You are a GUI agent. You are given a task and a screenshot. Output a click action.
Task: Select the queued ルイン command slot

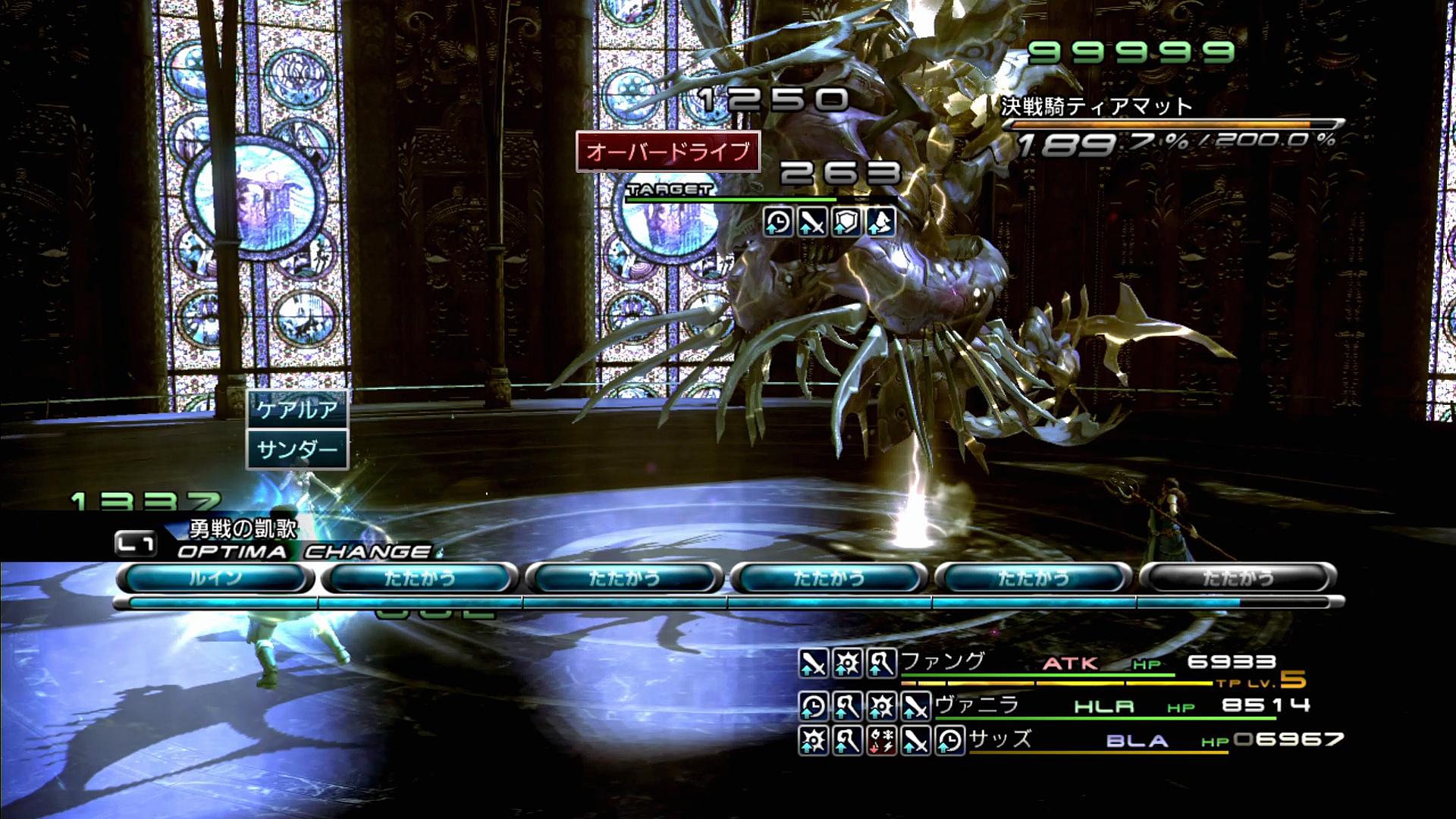(215, 579)
